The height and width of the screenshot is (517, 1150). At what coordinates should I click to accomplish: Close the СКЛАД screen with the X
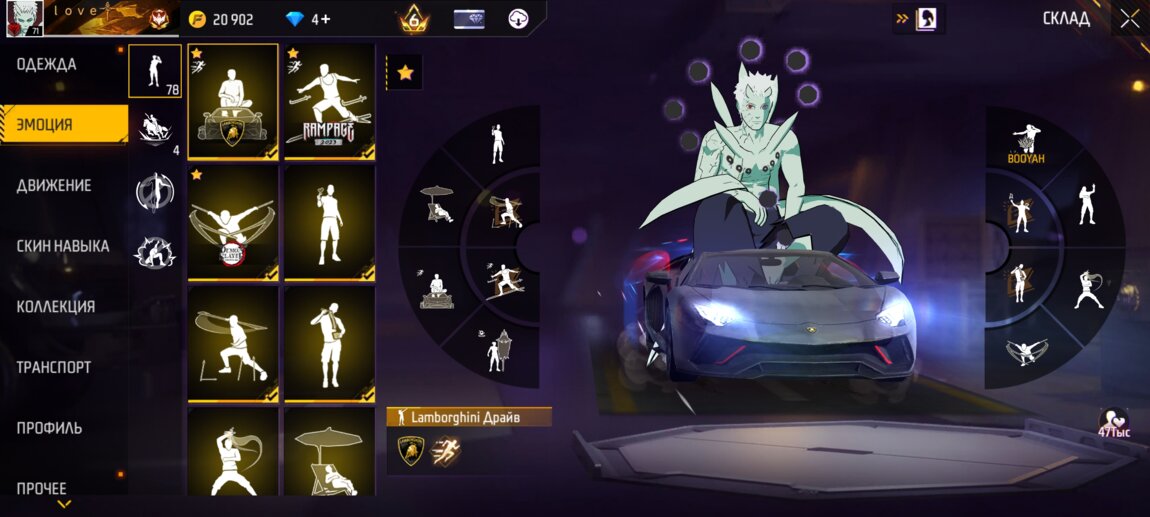pos(1129,18)
